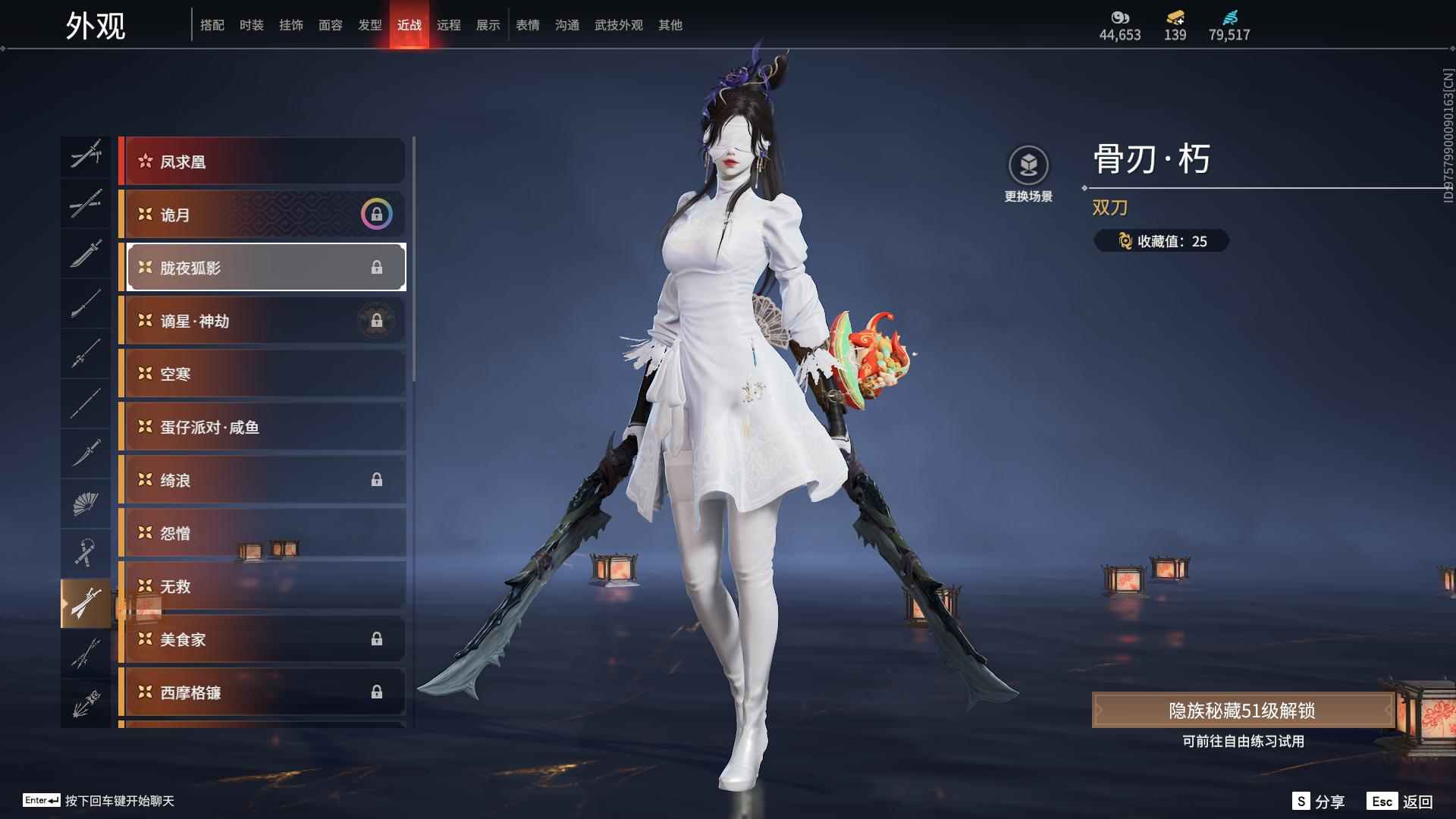Viewport: 1456px width, 819px height.
Task: Click the 更换场景 scene change icon
Action: coord(1028,165)
